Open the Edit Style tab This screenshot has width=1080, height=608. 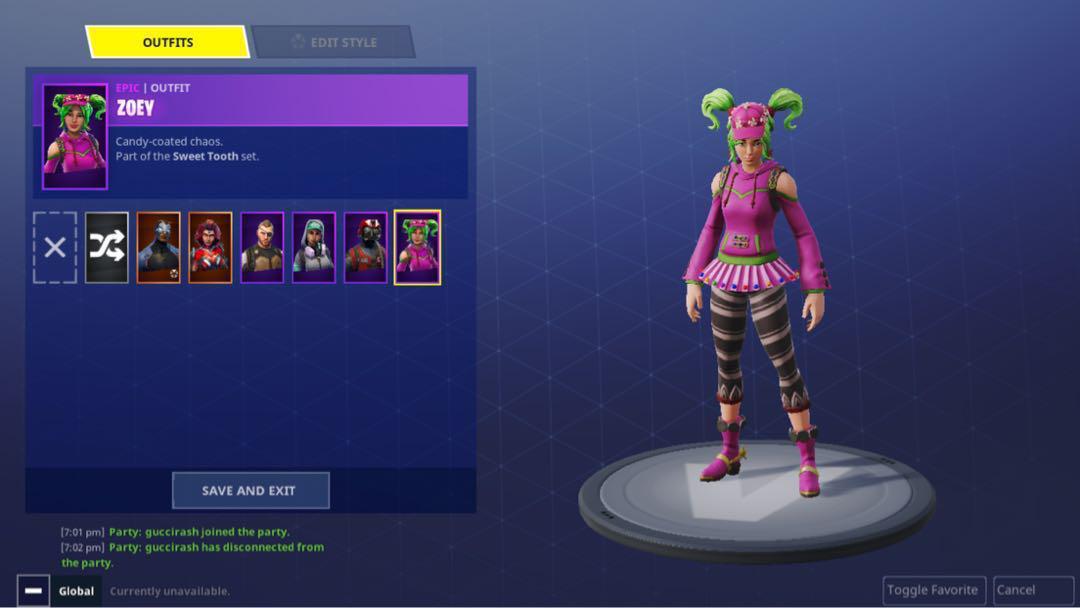tap(333, 42)
